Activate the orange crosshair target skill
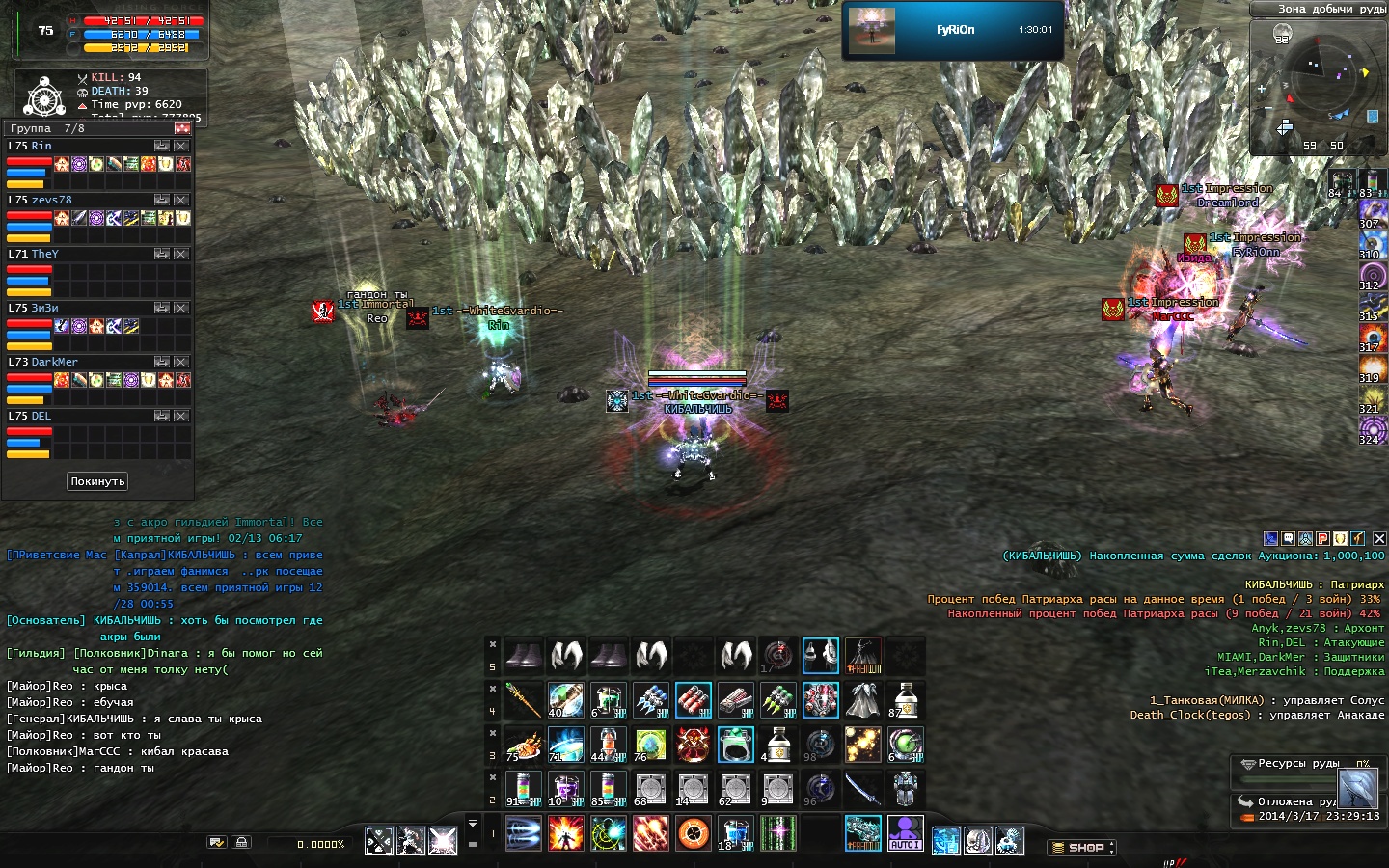The image size is (1389, 868). pyautogui.click(x=693, y=833)
